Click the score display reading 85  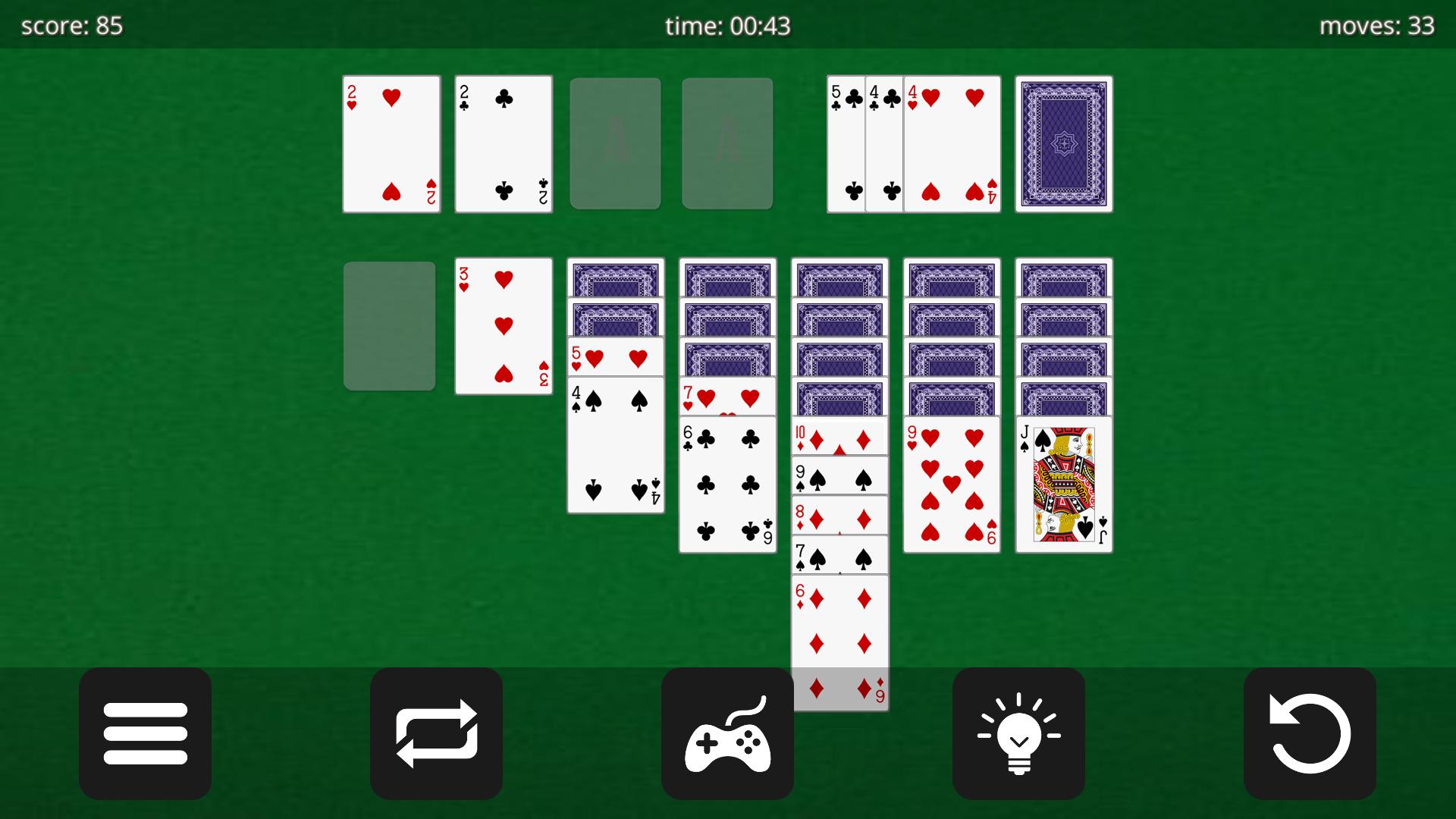click(72, 25)
